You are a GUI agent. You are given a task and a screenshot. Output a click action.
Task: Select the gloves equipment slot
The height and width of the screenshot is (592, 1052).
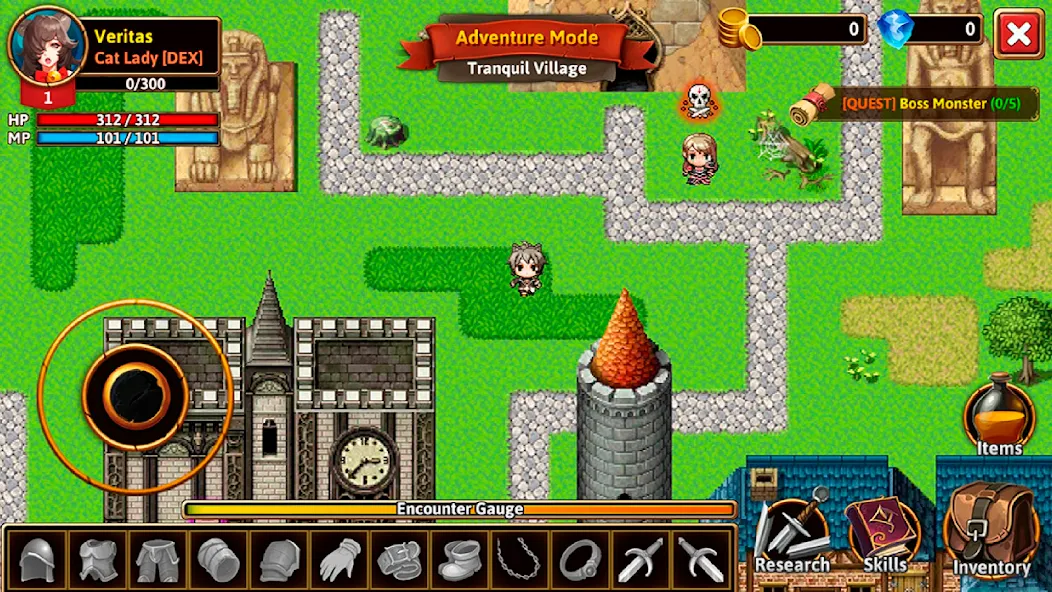point(340,558)
